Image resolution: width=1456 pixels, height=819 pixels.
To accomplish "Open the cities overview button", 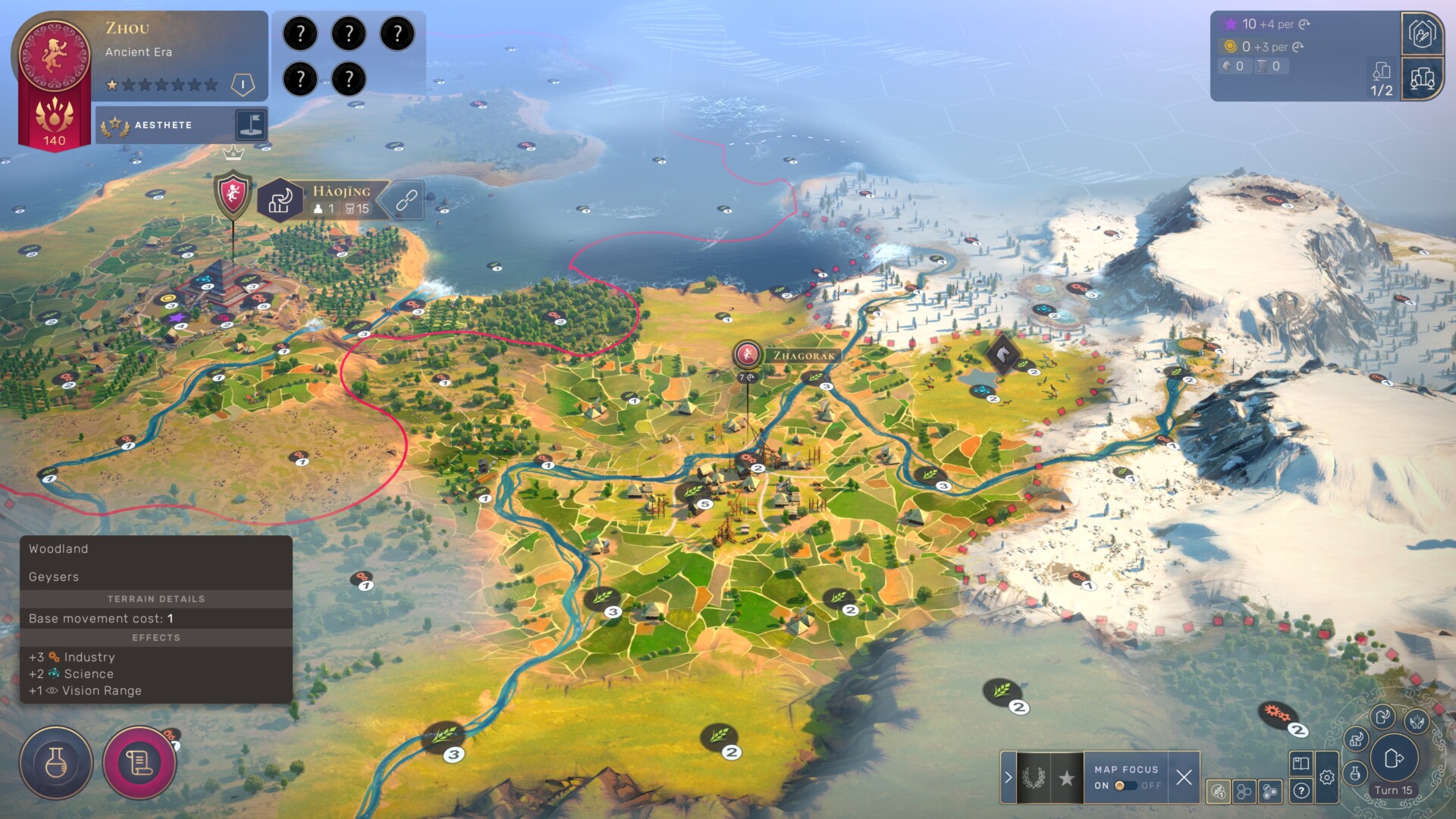I will [x=1422, y=78].
